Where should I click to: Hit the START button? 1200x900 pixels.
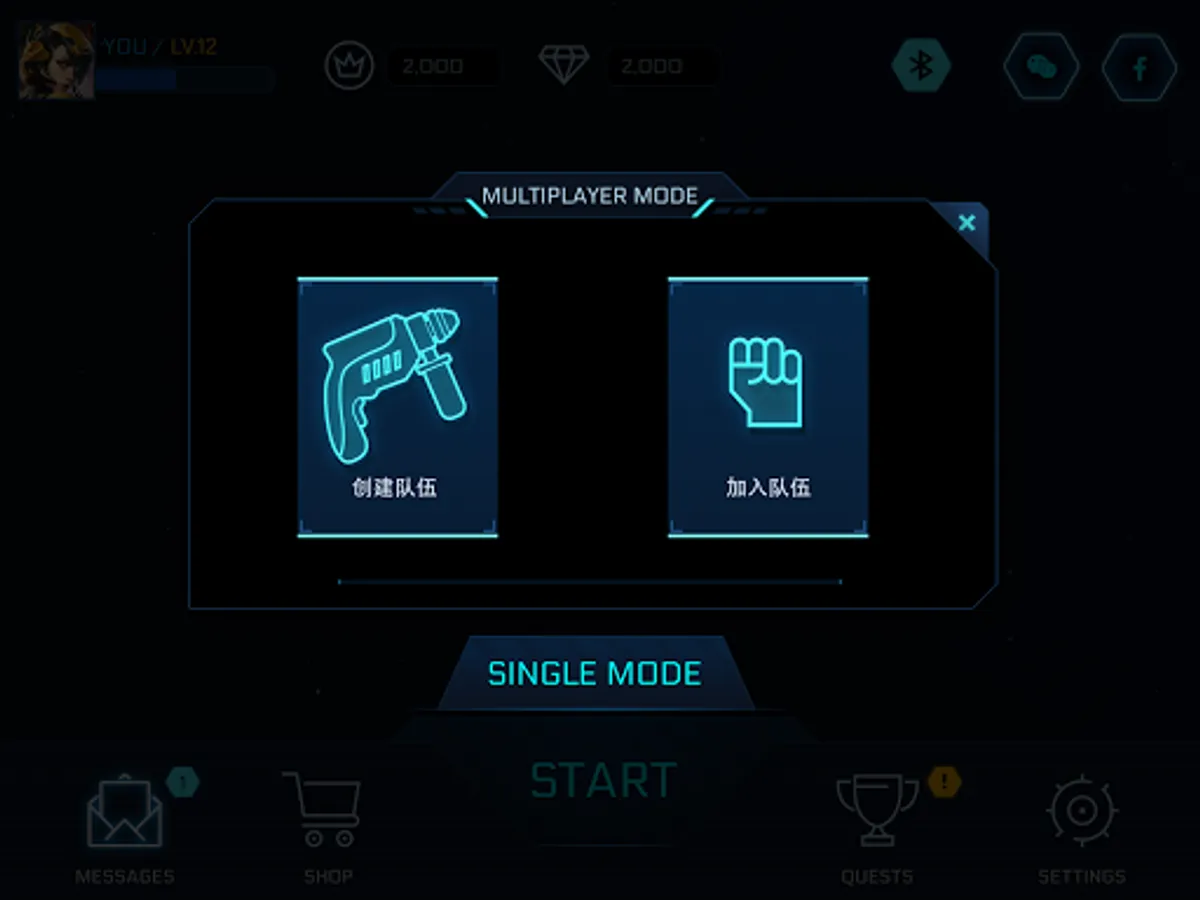pos(603,781)
